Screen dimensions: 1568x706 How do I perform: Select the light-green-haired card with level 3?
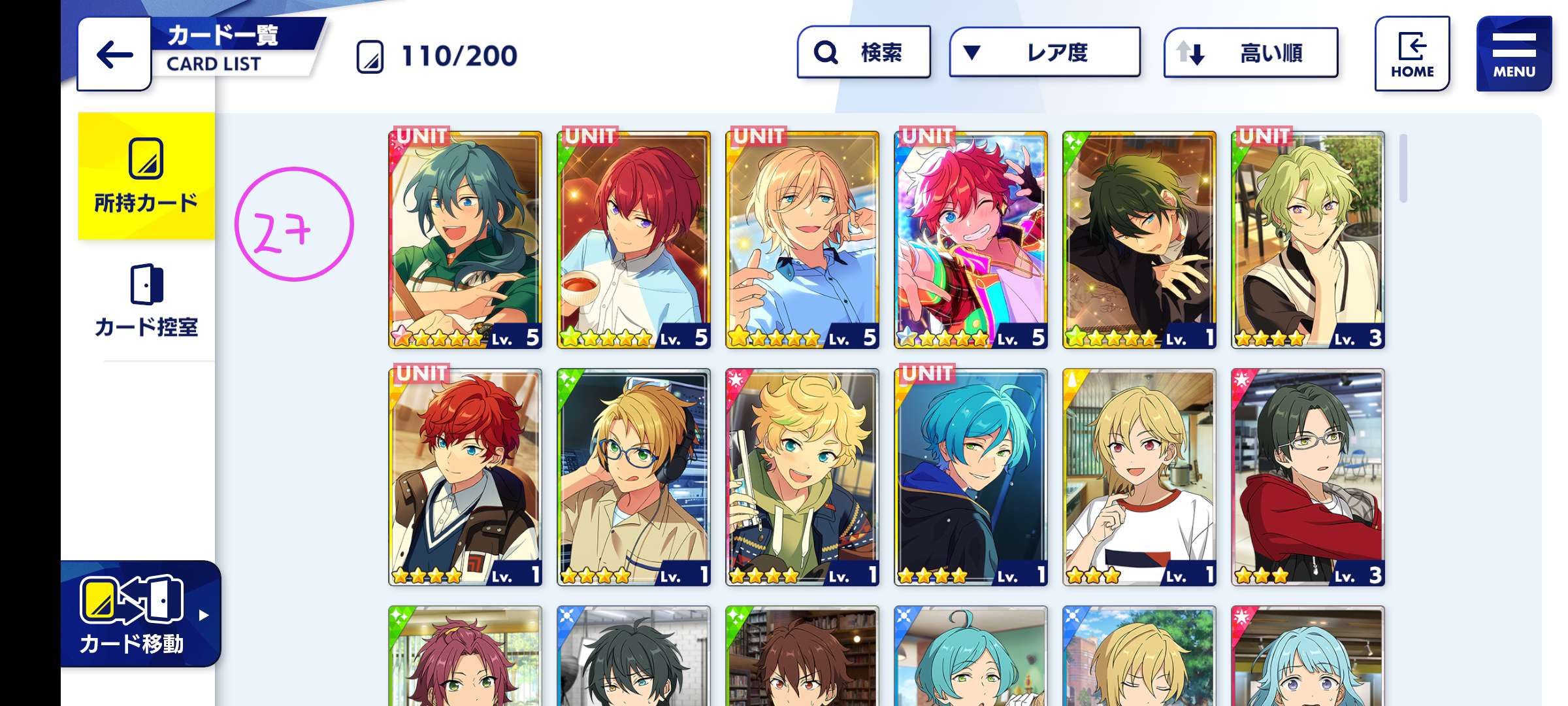1308,240
